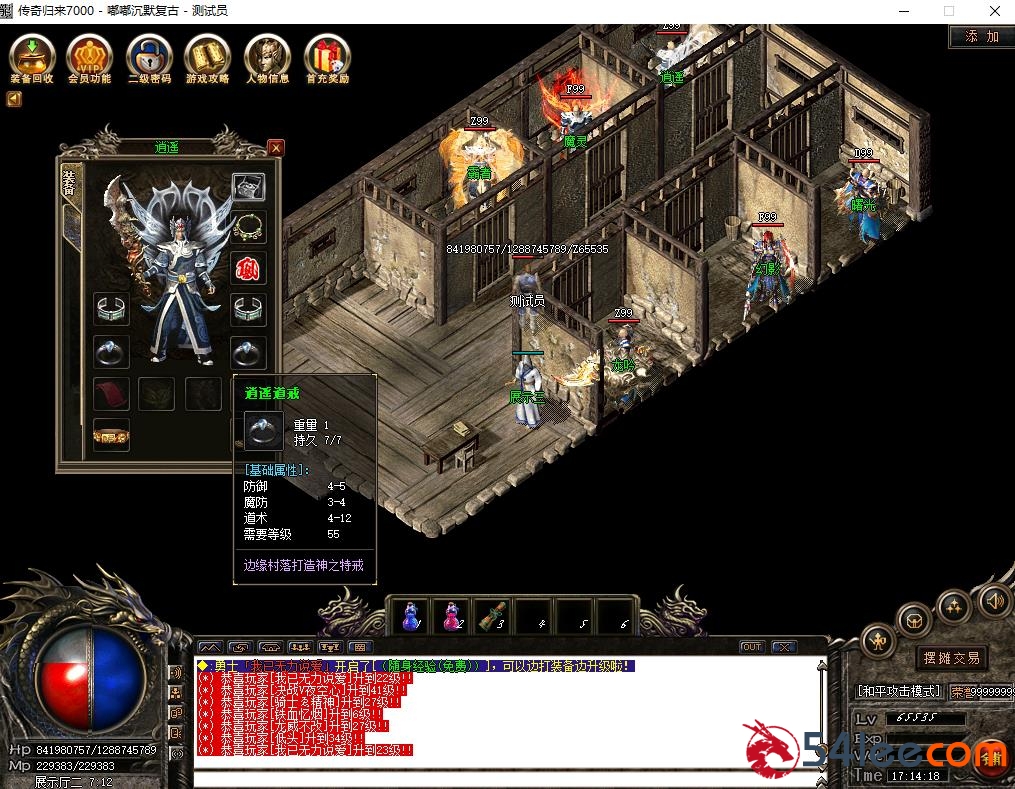
Task: Click the 添加 button at top right
Action: click(x=981, y=37)
